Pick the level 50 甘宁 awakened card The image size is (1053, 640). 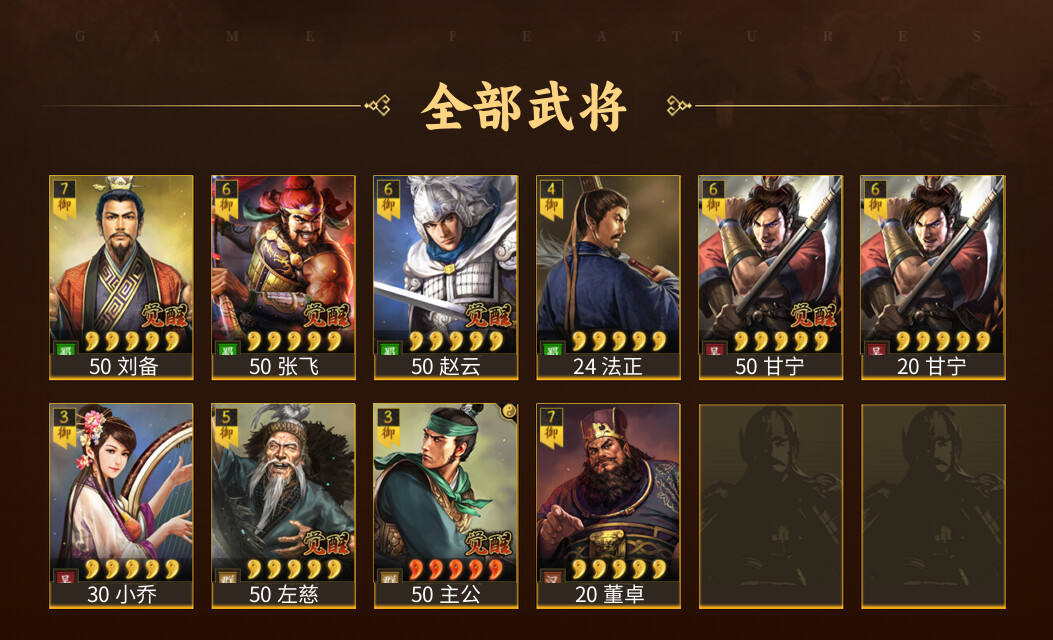pyautogui.click(x=770, y=276)
